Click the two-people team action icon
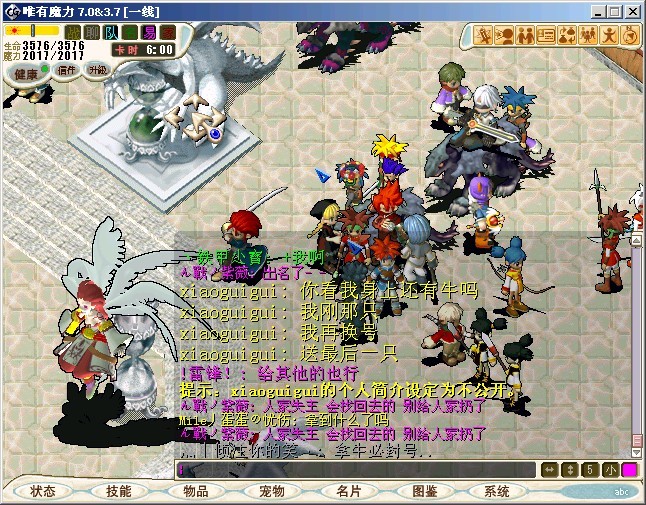 point(525,36)
